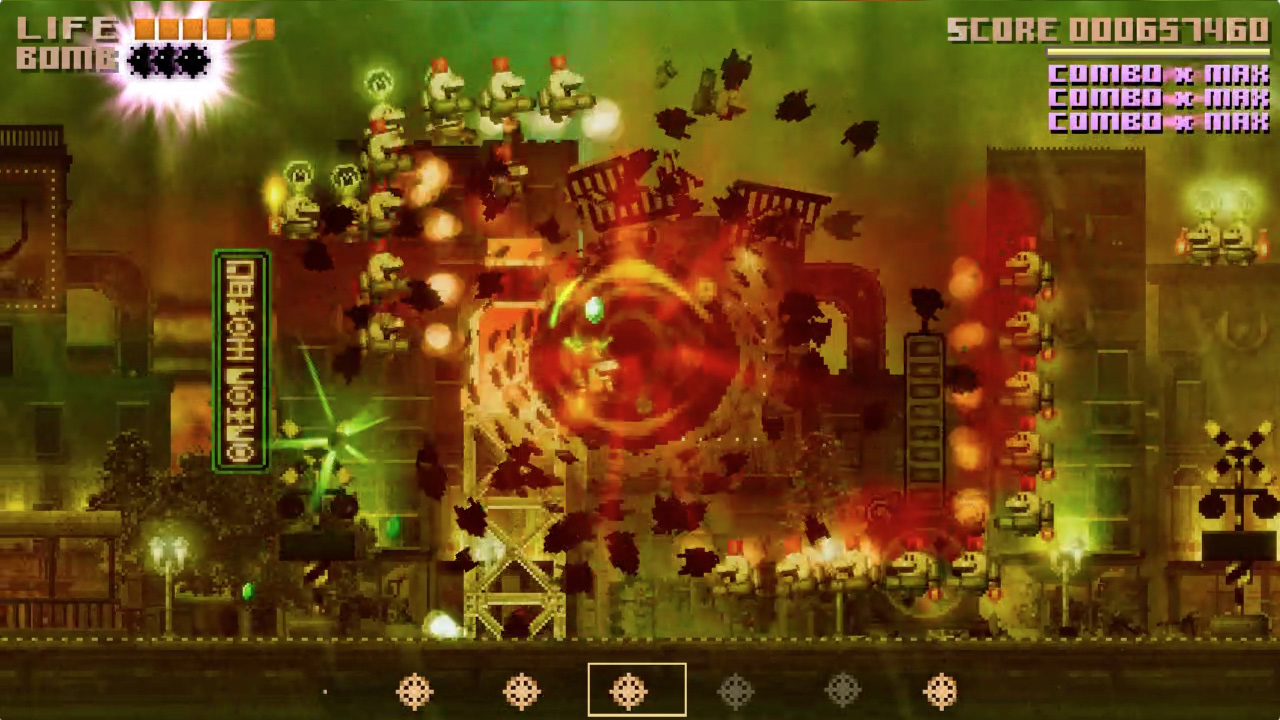Screen dimensions: 1280x720
Task: Click the top COMBO x MAX line
Action: click(1158, 75)
